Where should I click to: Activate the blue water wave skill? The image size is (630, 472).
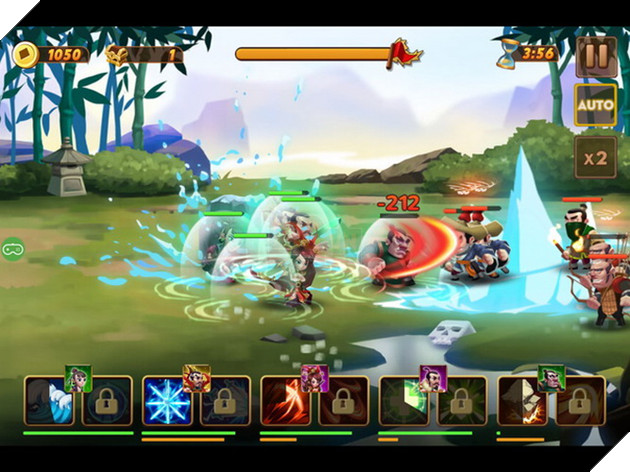click(x=49, y=401)
